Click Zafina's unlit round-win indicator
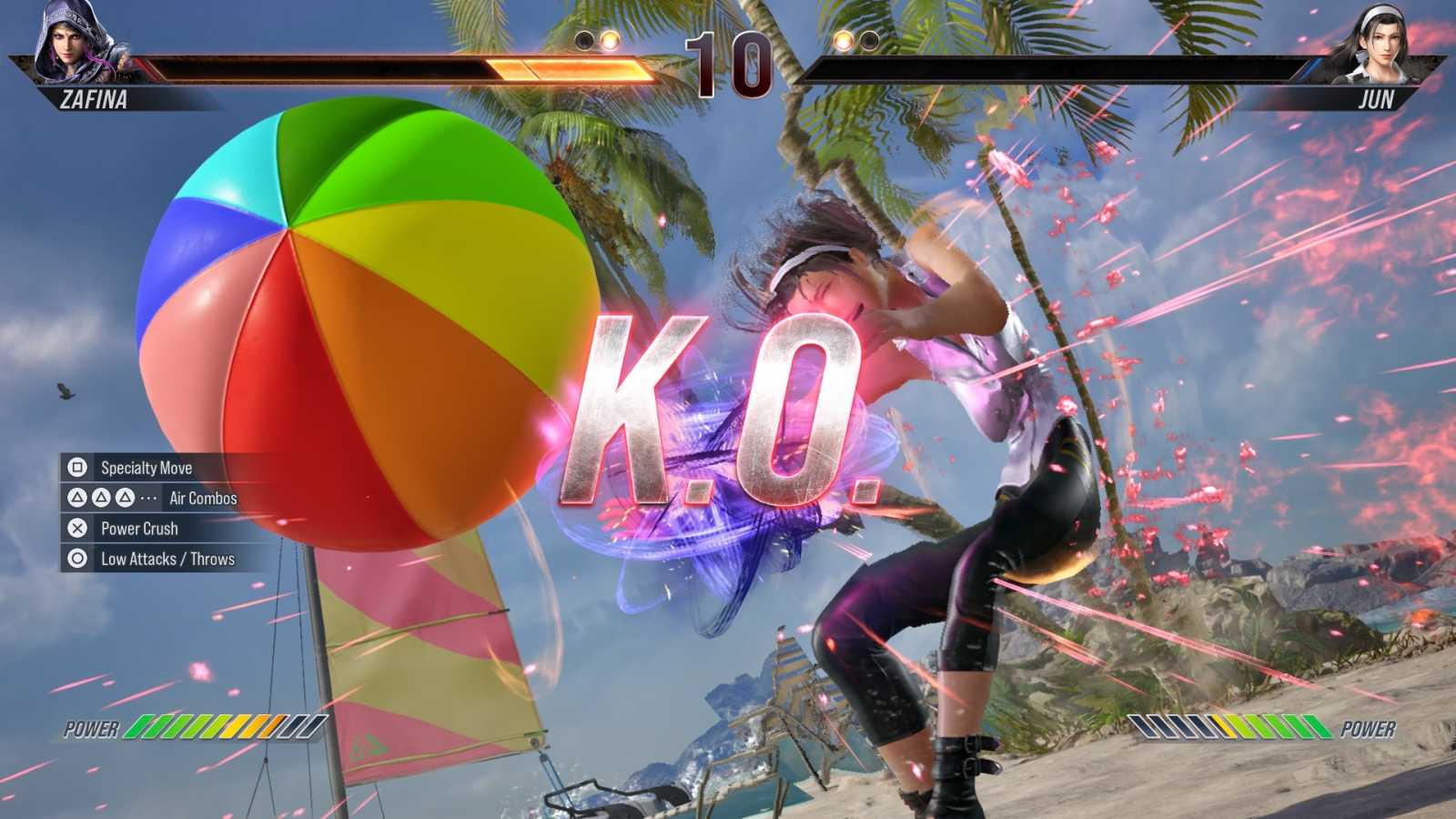 tap(585, 41)
